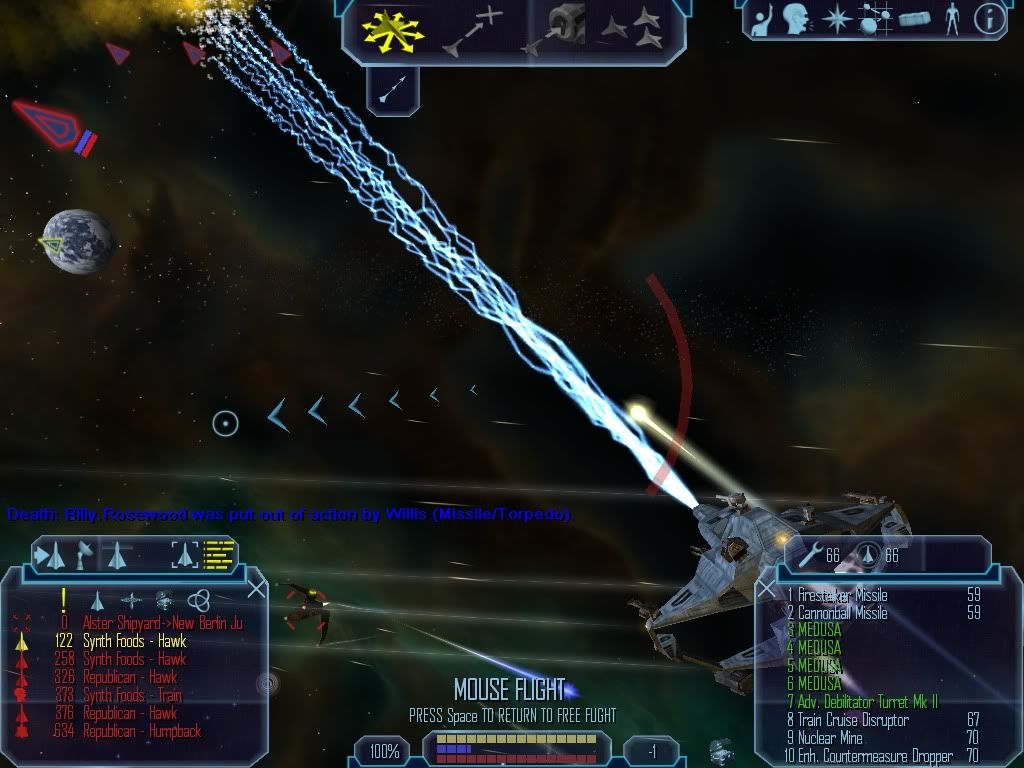
Task: Click the radar dish scan icon
Action: tap(85, 553)
